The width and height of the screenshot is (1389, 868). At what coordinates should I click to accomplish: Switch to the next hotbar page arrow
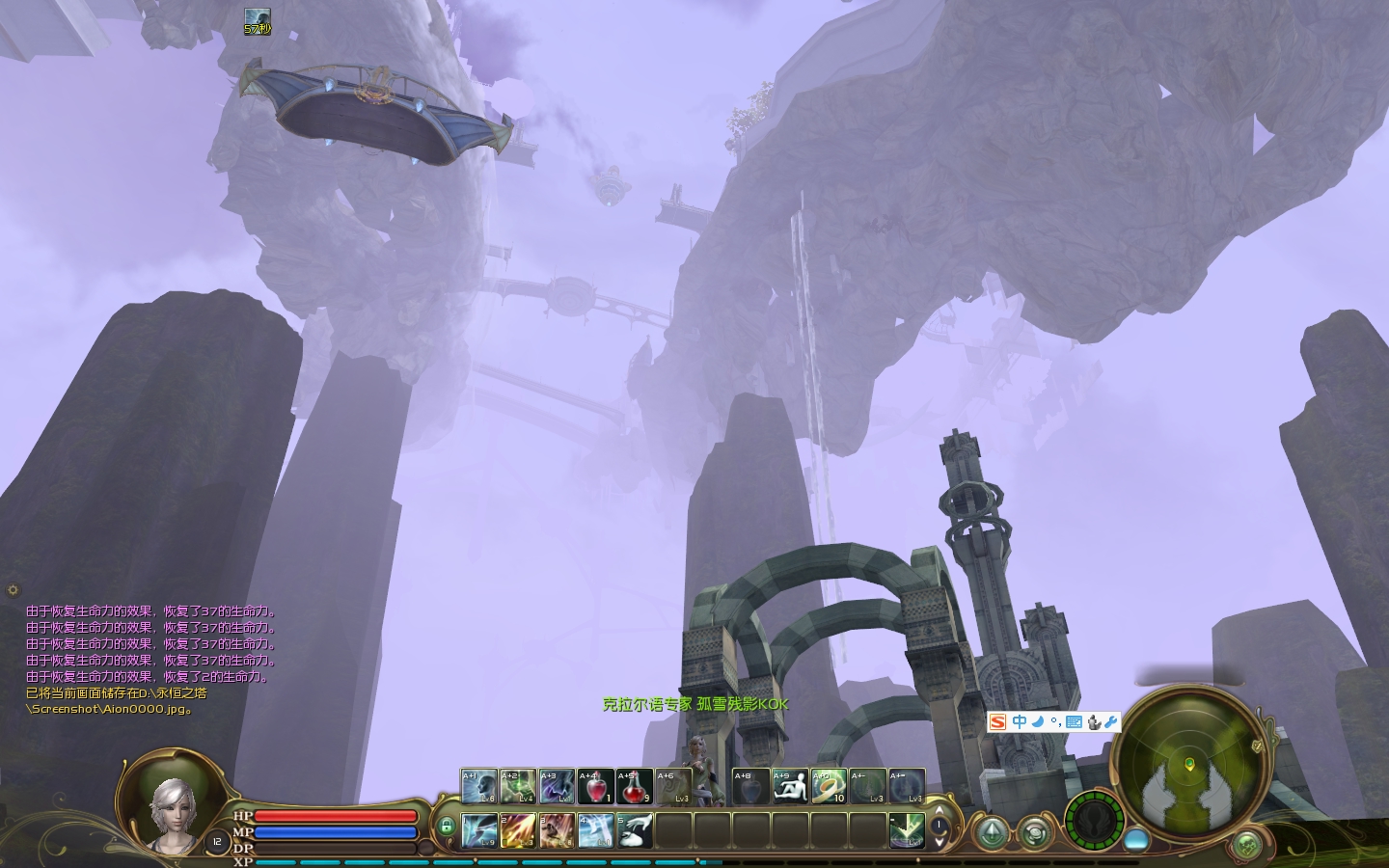(x=940, y=842)
